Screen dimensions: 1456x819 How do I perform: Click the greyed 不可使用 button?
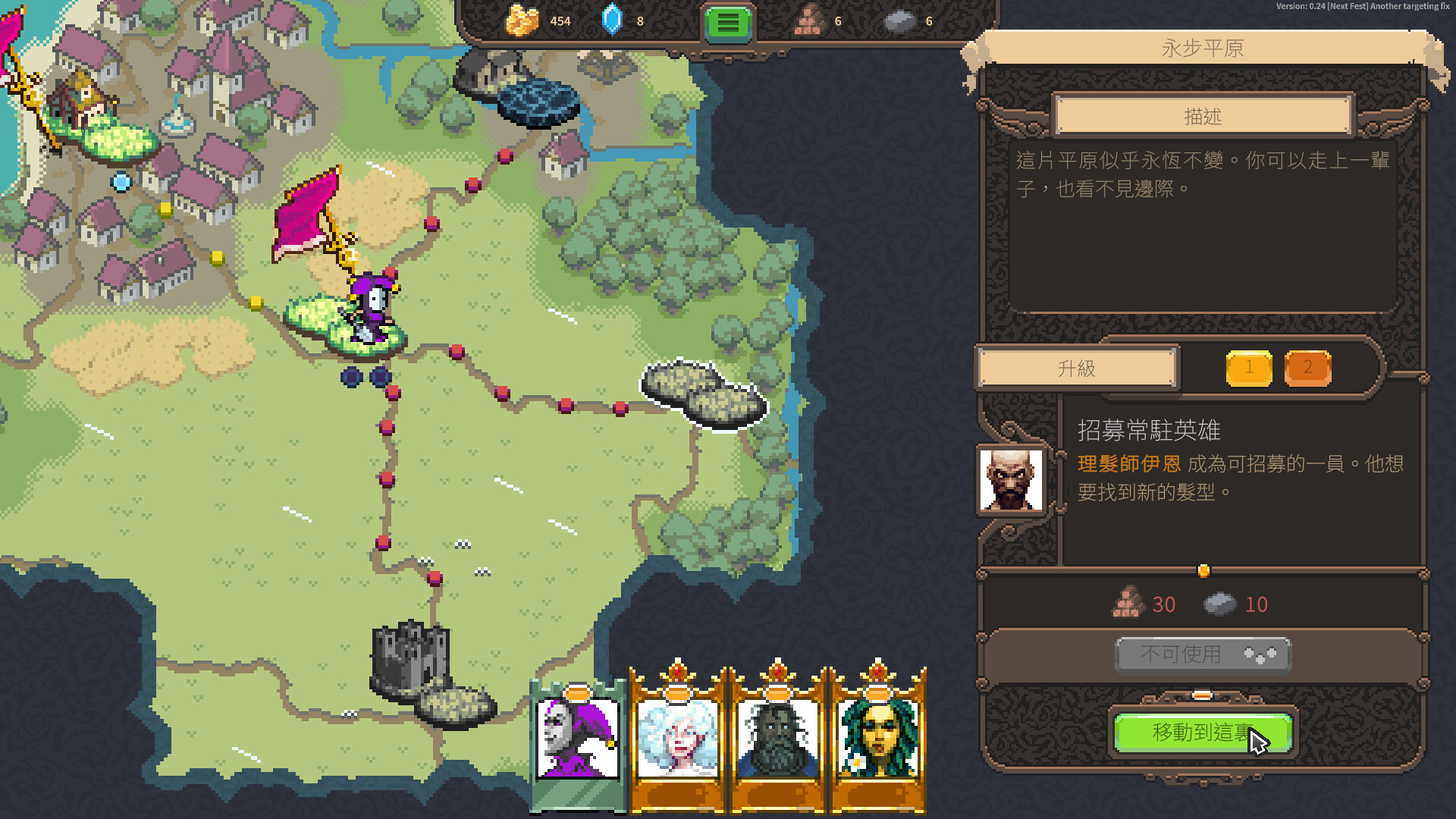point(1203,654)
